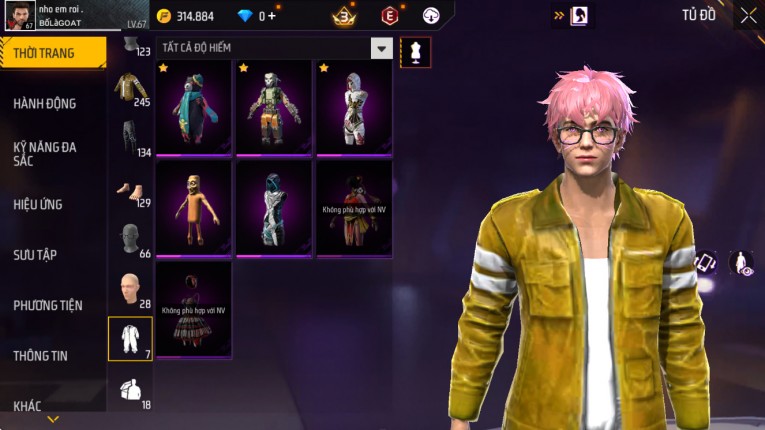Add diamonds with the plus button
The height and width of the screenshot is (430, 765).
coord(272,16)
